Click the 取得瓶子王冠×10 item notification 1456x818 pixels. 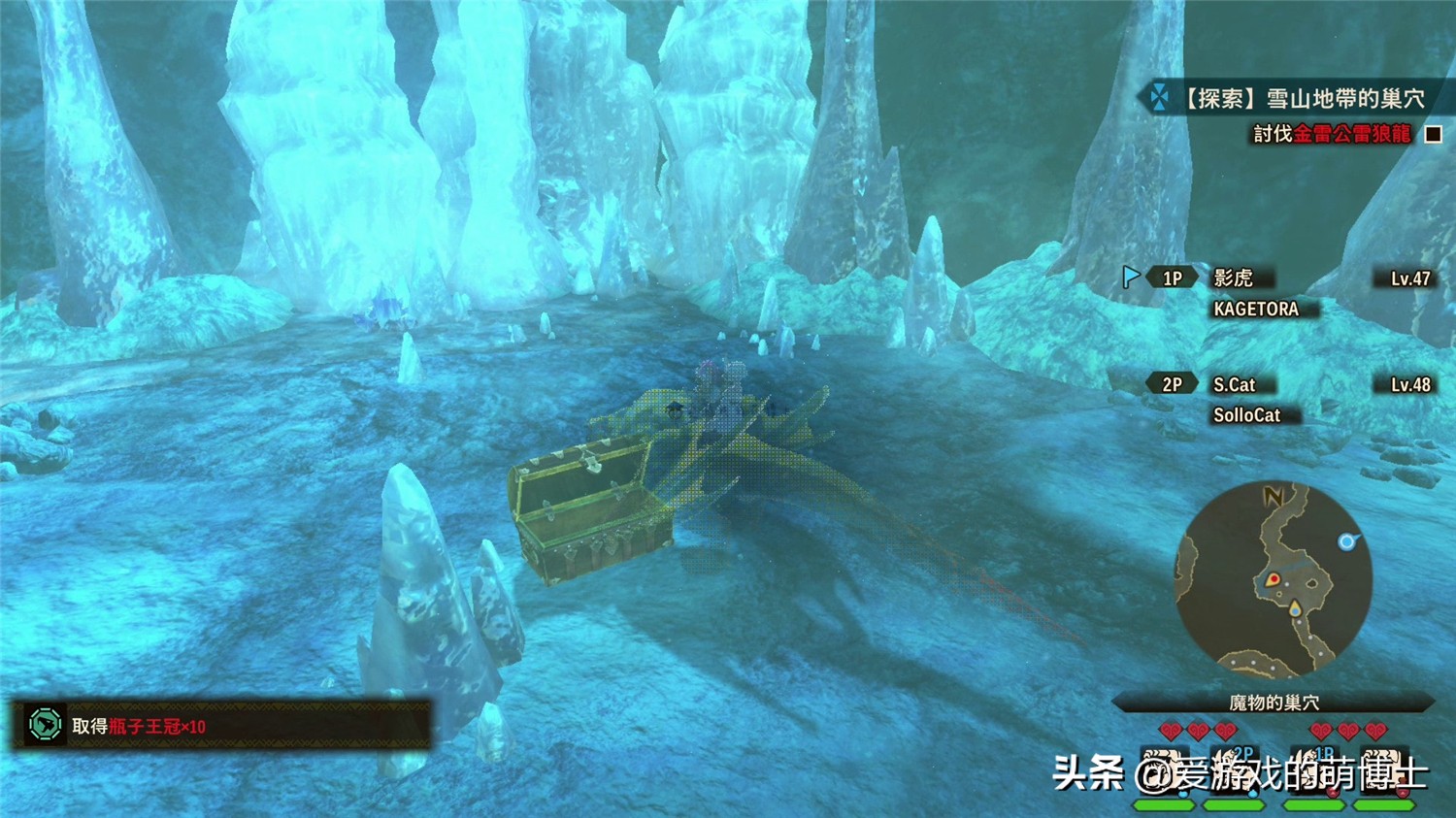pos(221,726)
